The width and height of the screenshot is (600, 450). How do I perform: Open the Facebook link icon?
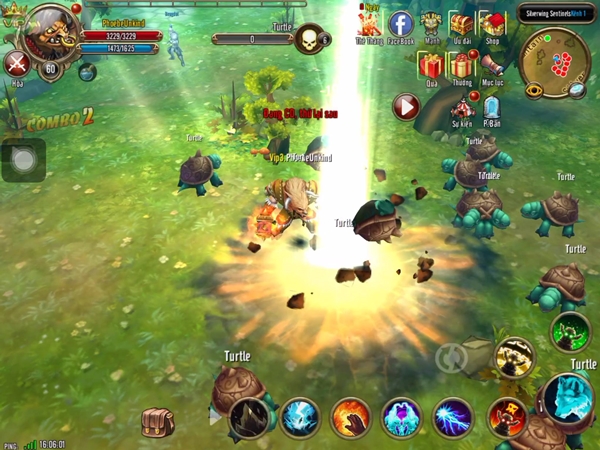pos(400,24)
